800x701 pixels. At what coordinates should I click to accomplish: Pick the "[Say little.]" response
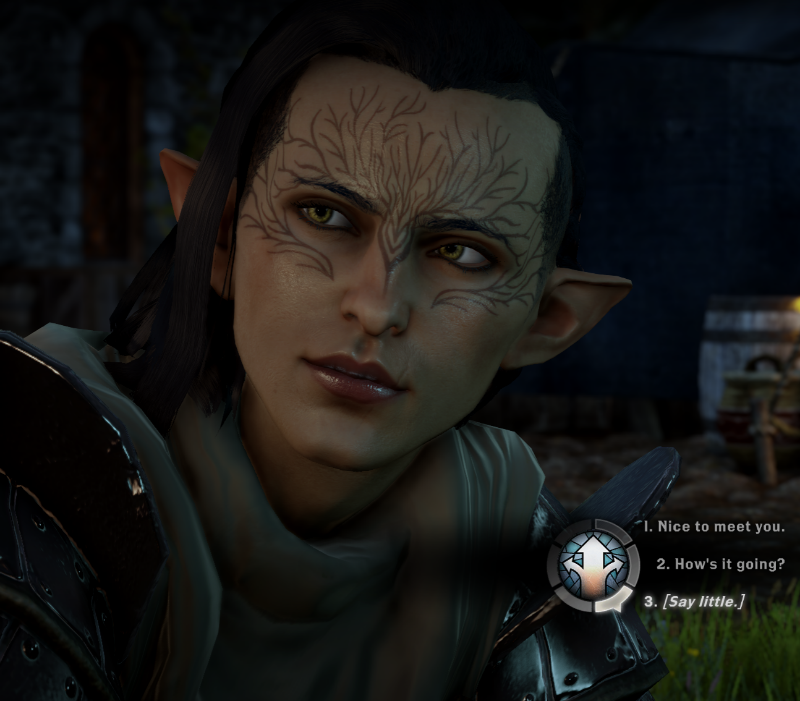tap(694, 601)
